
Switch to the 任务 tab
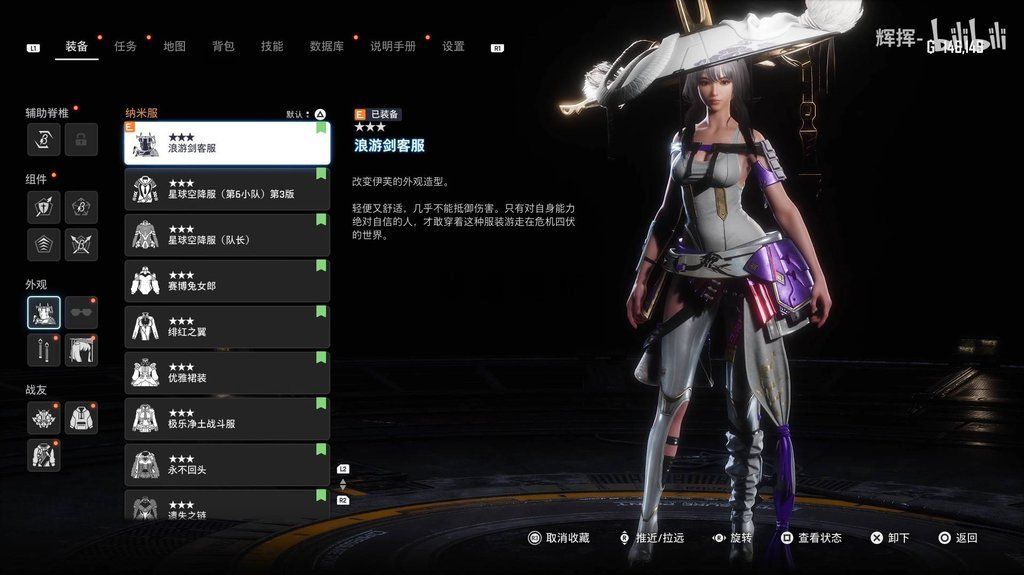pos(126,46)
